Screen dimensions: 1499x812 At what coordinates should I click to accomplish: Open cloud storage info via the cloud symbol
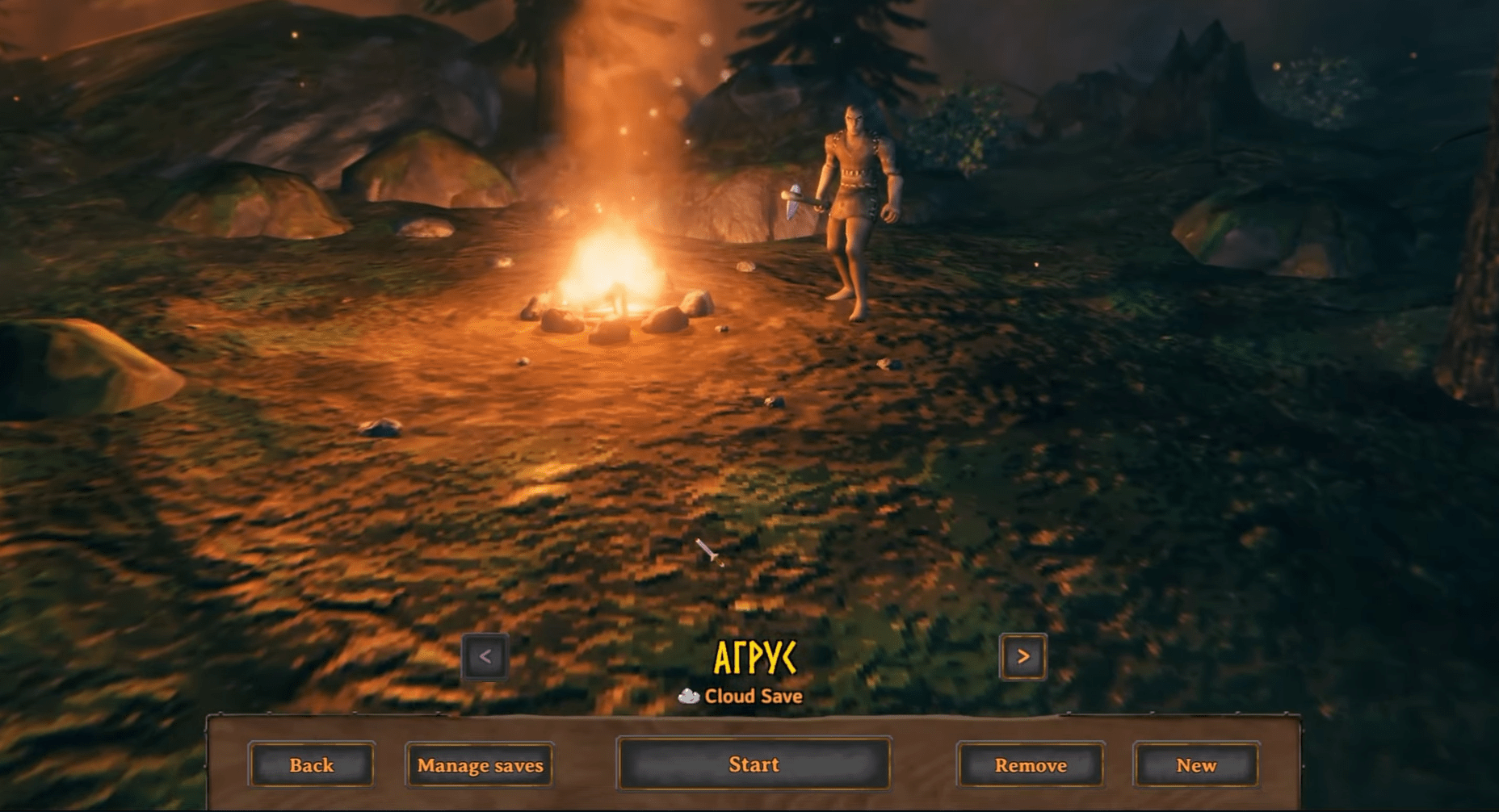(687, 696)
